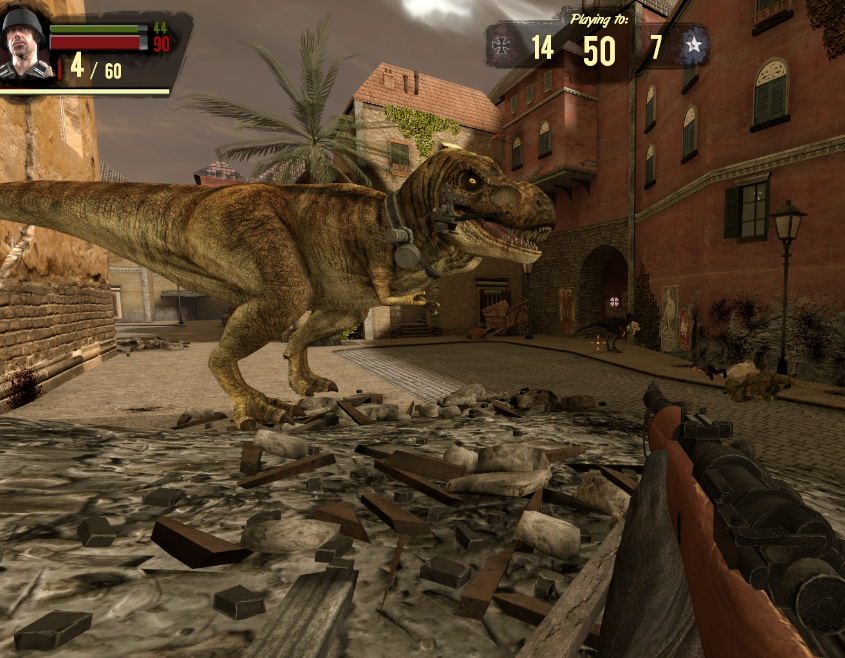Select the Allied star team emblem

pyautogui.click(x=692, y=45)
